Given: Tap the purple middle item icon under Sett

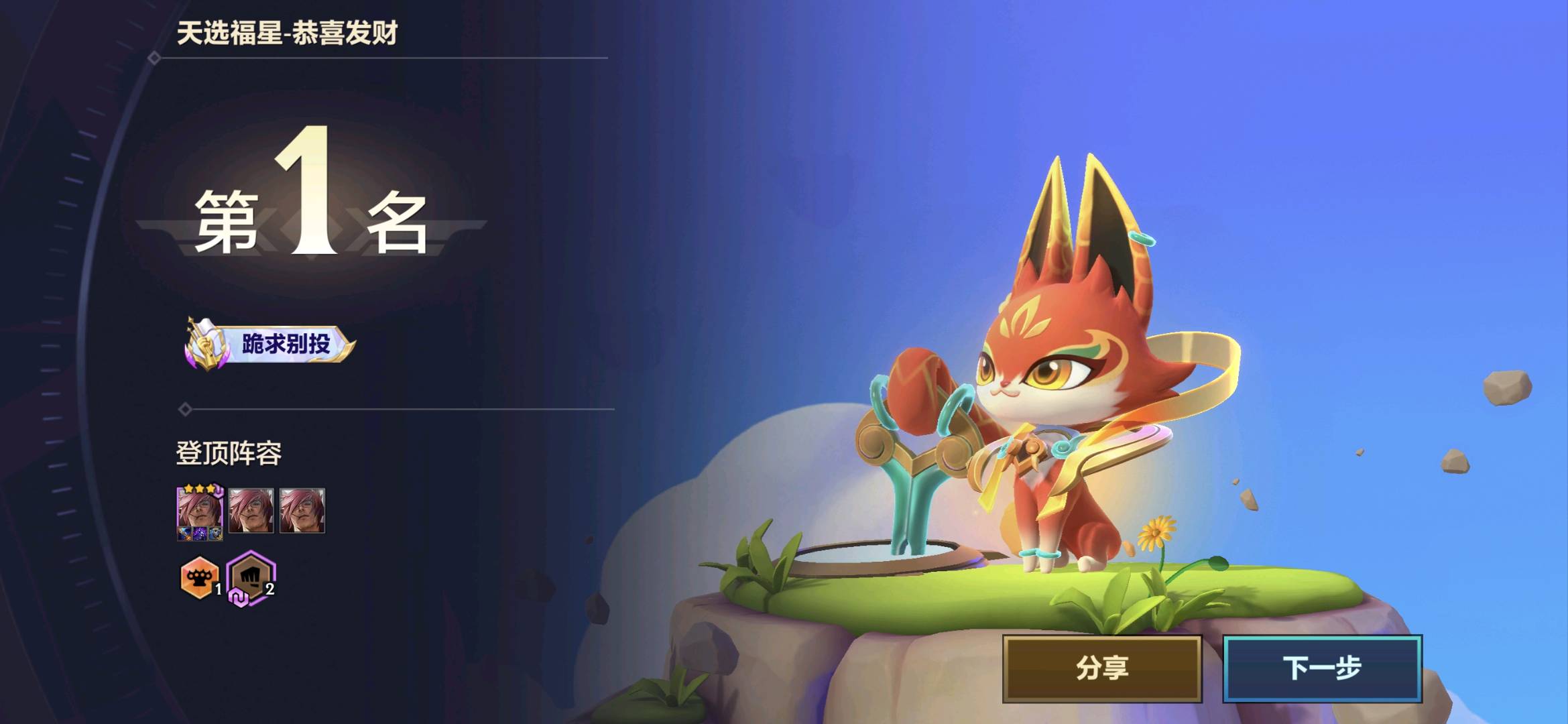Looking at the screenshot, I should pyautogui.click(x=200, y=534).
